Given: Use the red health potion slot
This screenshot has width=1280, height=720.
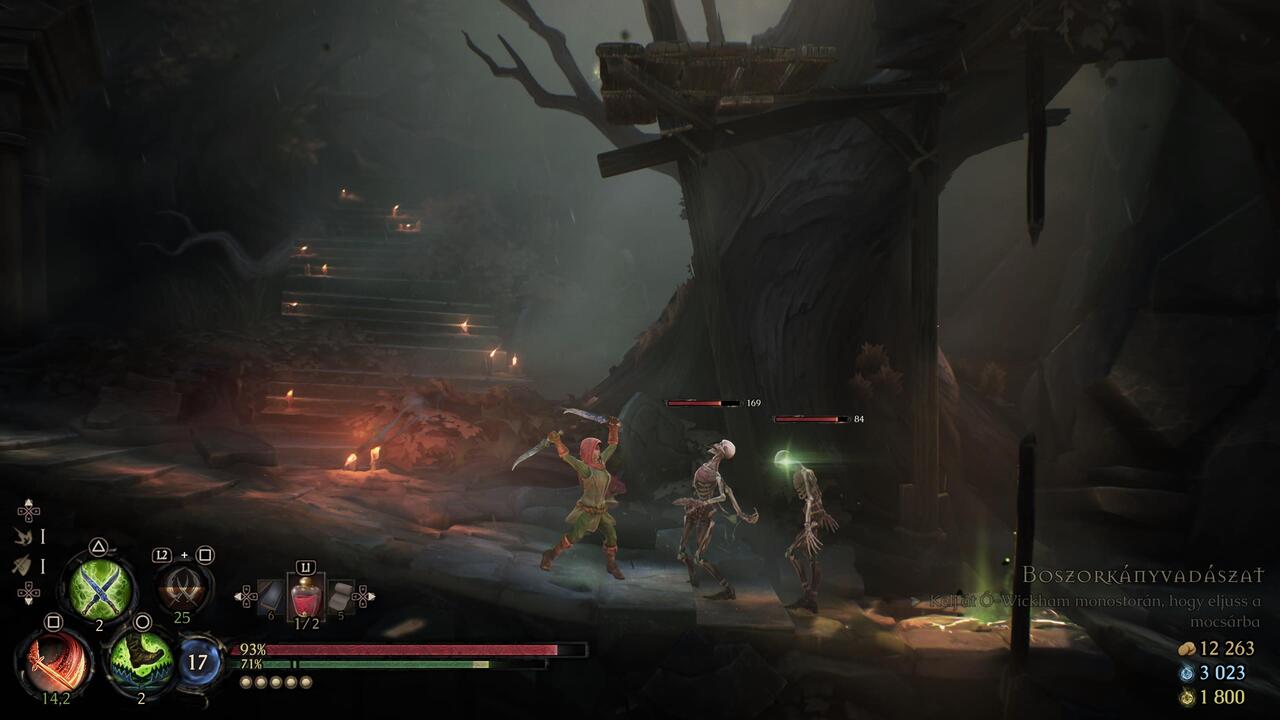Looking at the screenshot, I should (305, 597).
